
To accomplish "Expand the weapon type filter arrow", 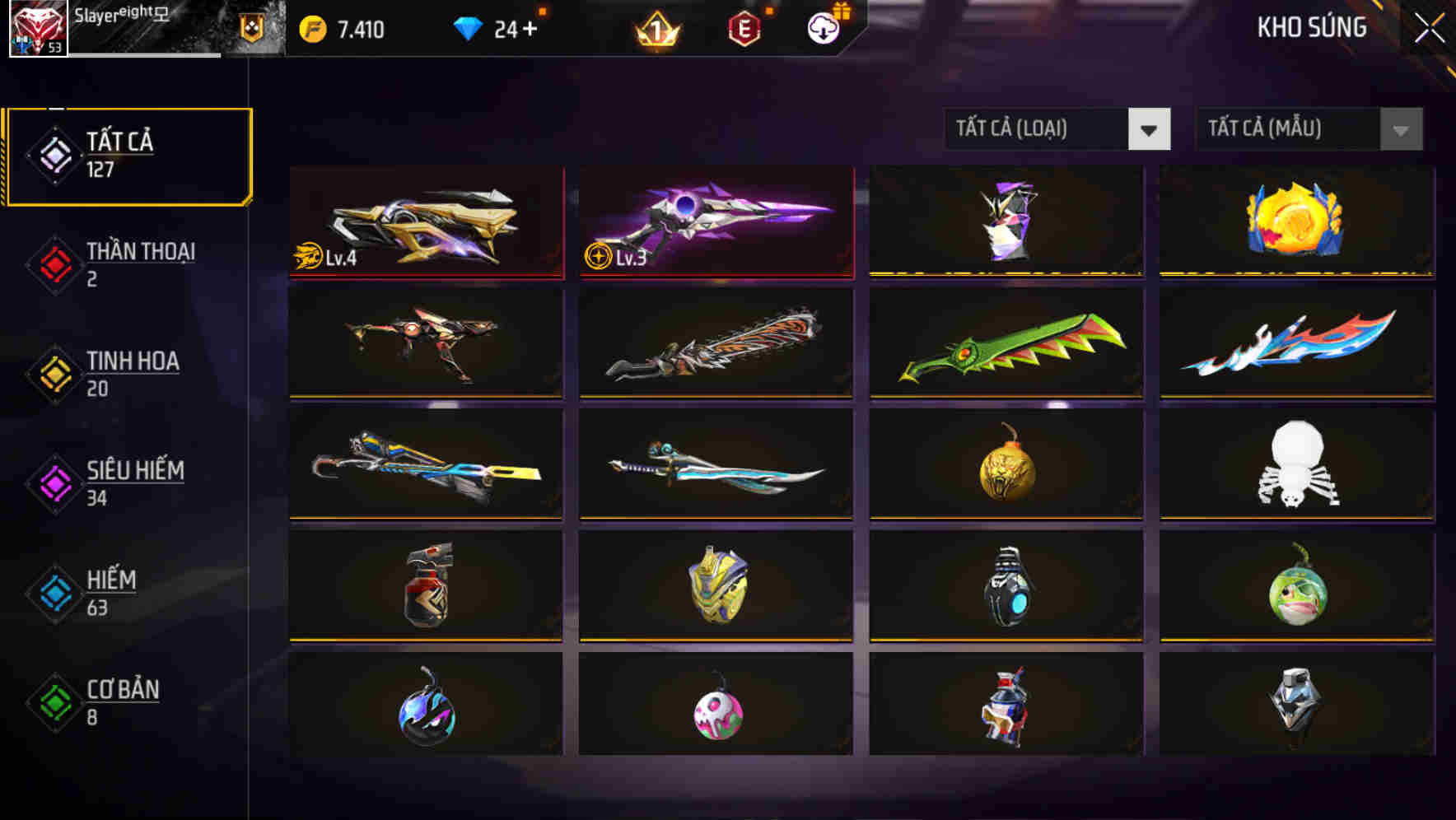I will pos(1150,129).
